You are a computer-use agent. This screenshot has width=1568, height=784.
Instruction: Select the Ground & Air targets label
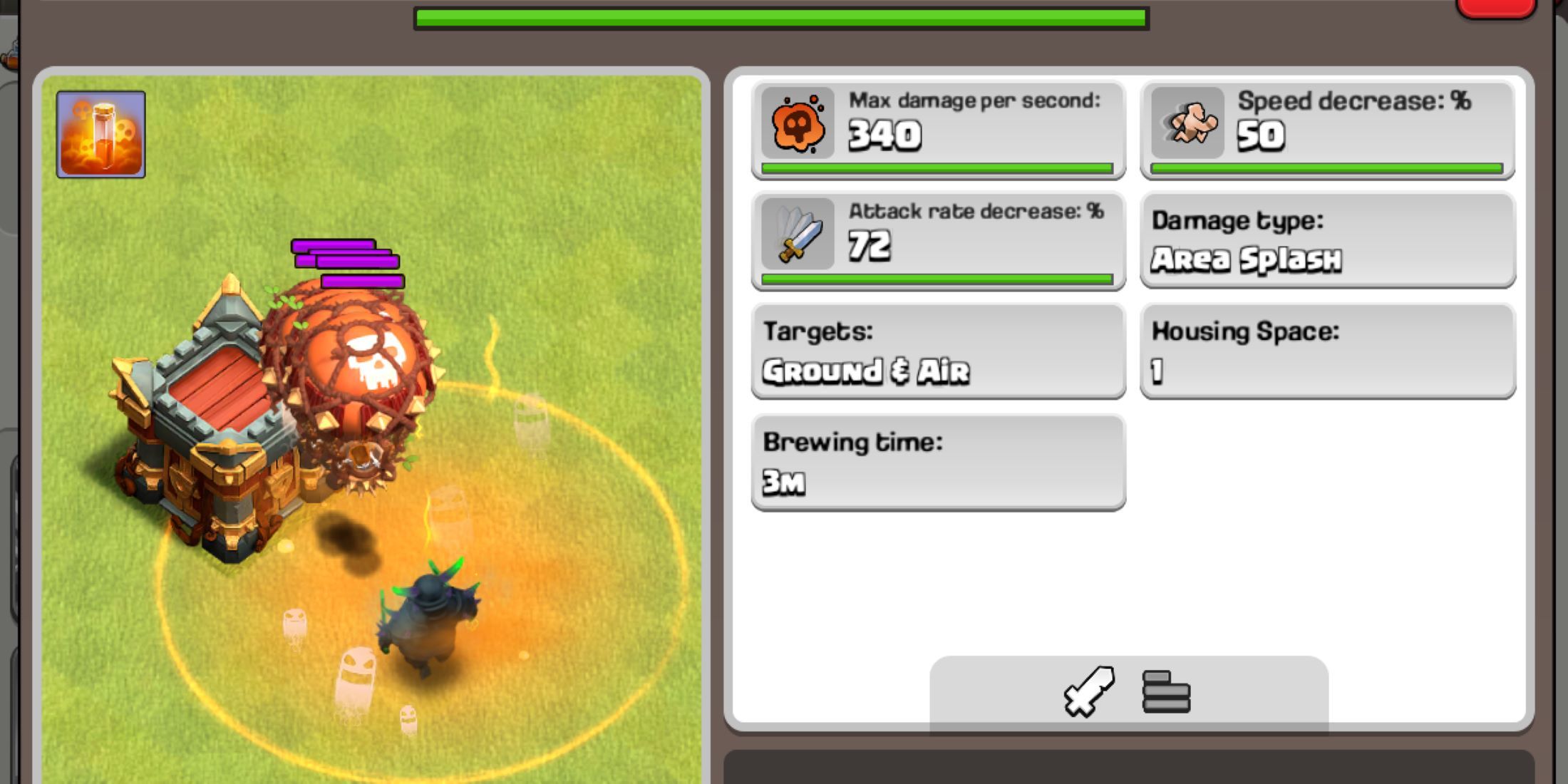click(866, 371)
